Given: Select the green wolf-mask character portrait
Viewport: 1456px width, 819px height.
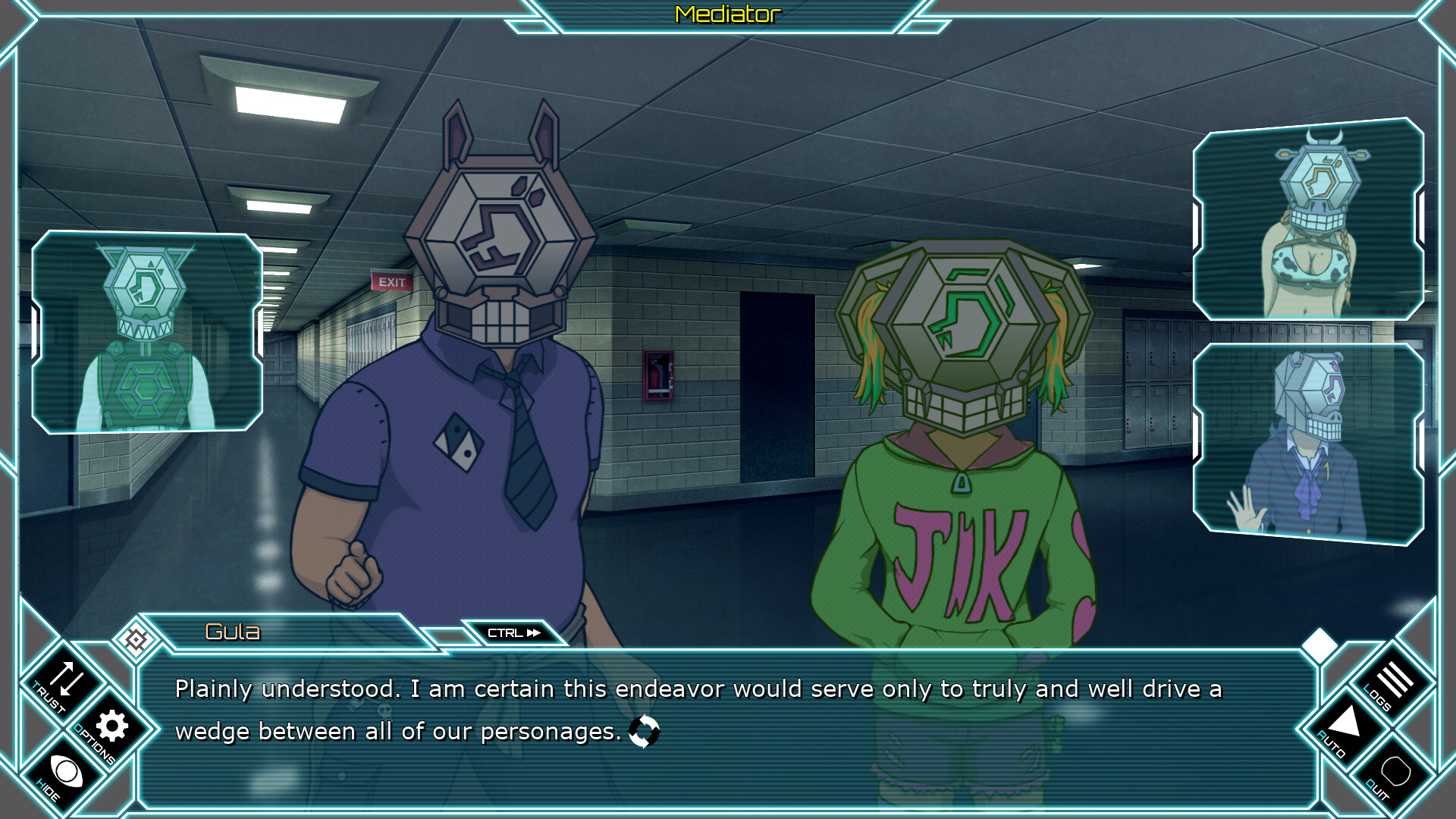Looking at the screenshot, I should point(147,332).
